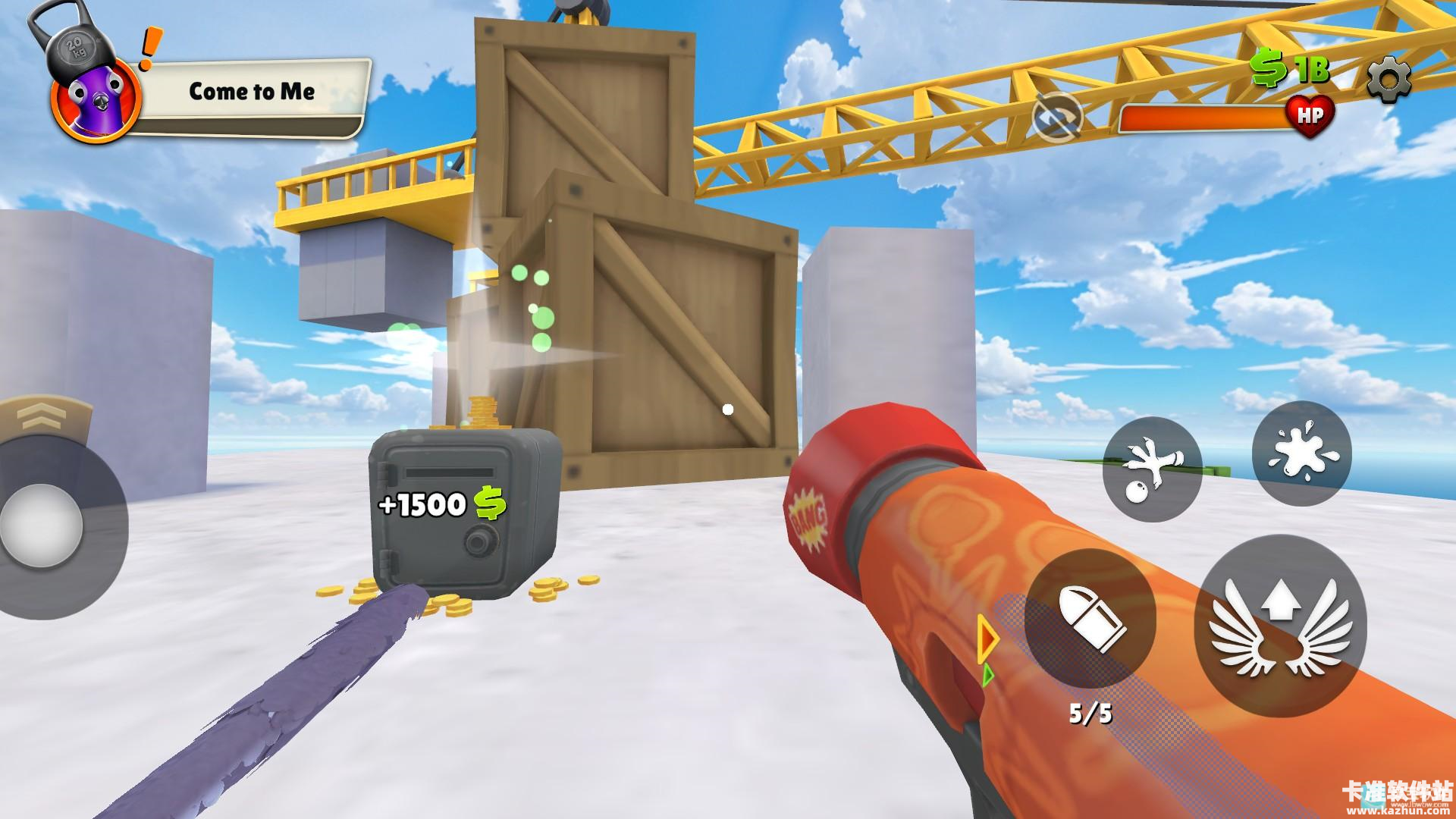Toggle the crossed-out eye visibility icon
Viewport: 1456px width, 819px height.
[x=1057, y=118]
